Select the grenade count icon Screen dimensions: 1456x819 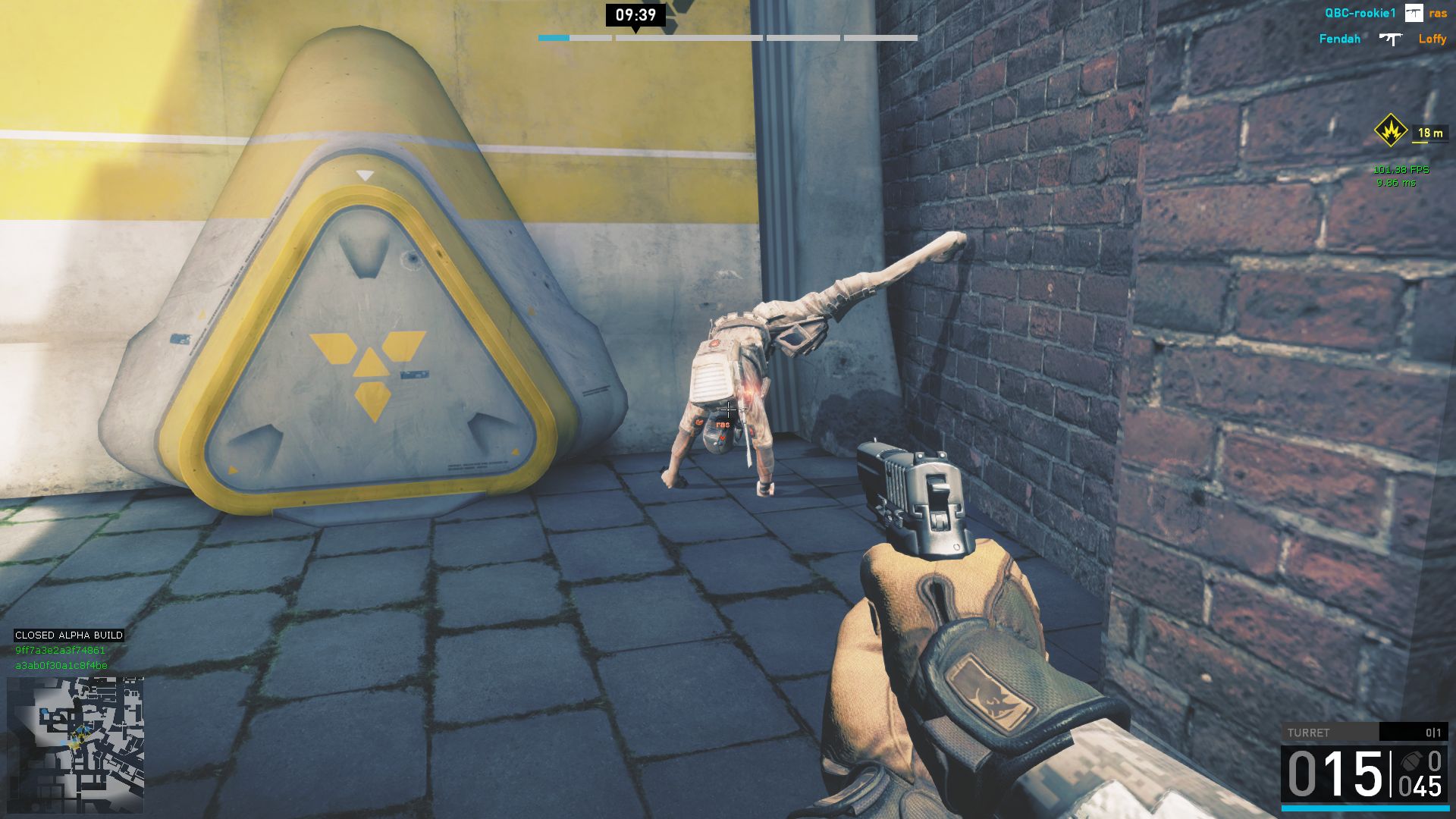[x=1411, y=761]
